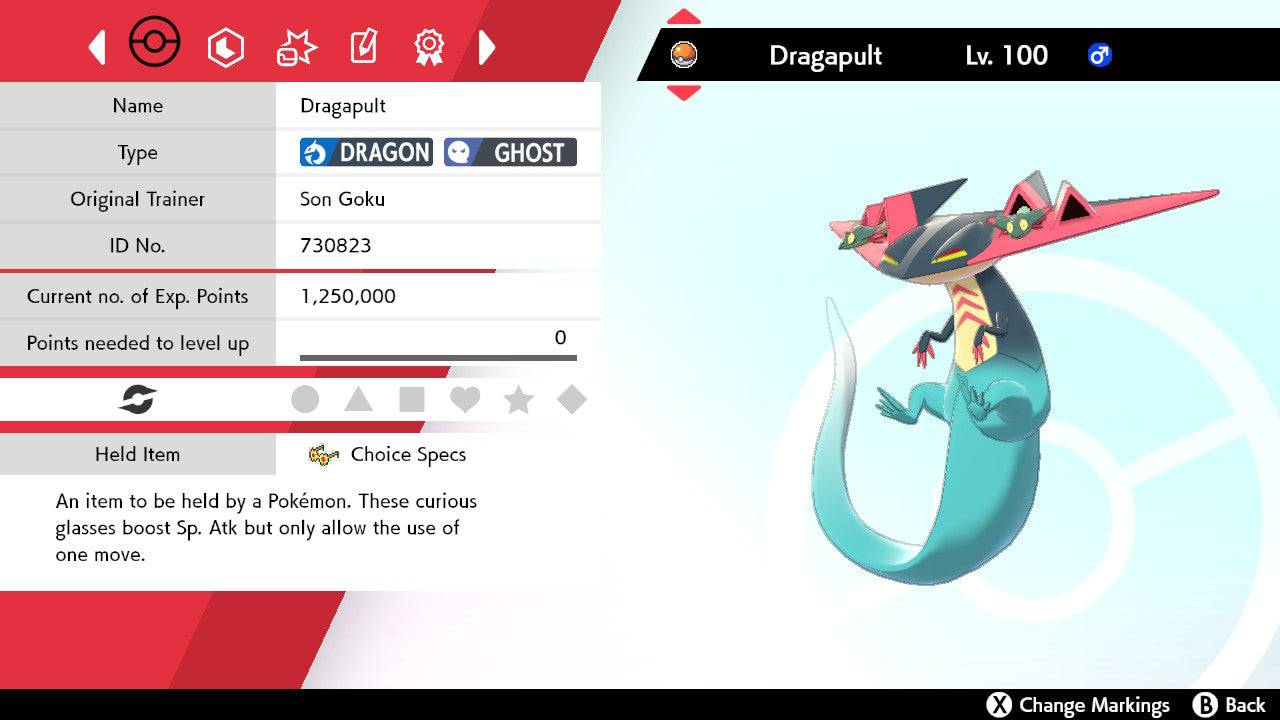The width and height of the screenshot is (1280, 720).
Task: Go to the previous summary page arrow
Action: [97, 47]
